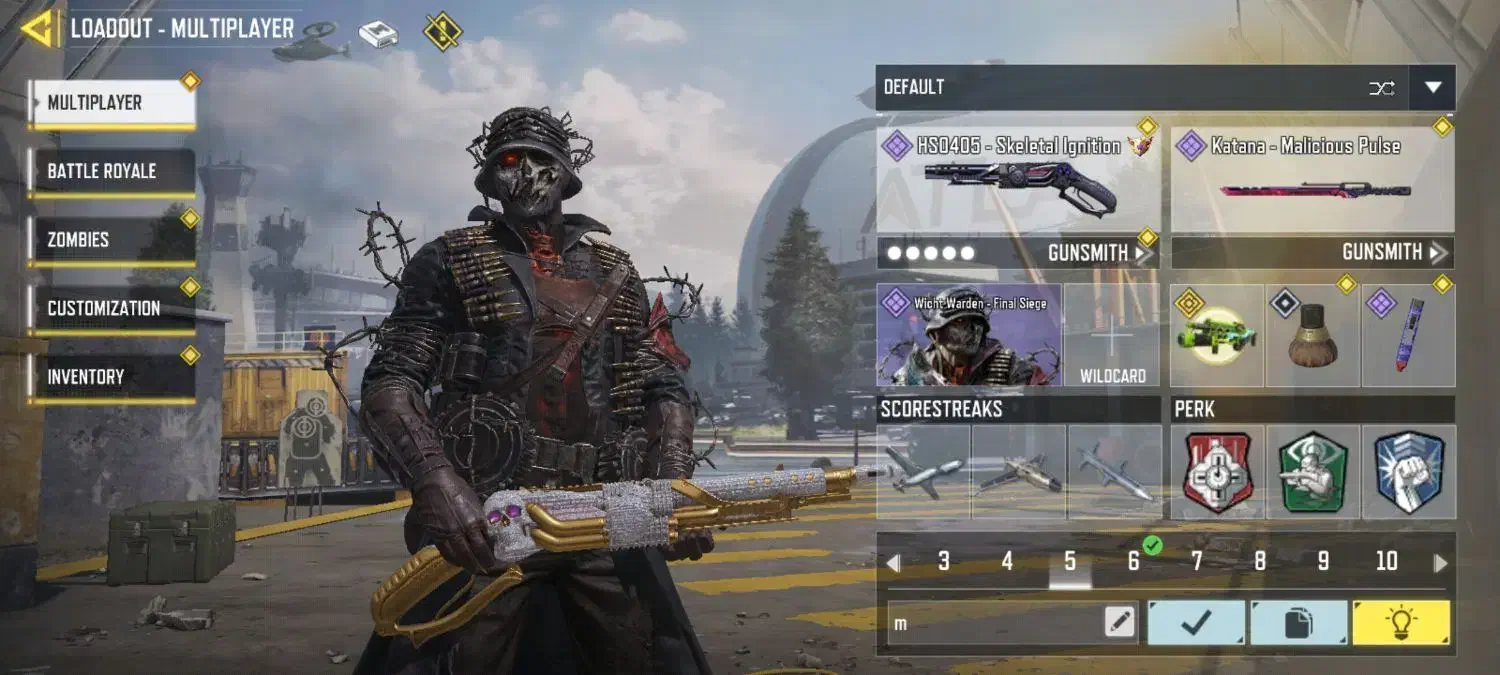
Task: Switch to the Battle Royale tab
Action: (112, 171)
